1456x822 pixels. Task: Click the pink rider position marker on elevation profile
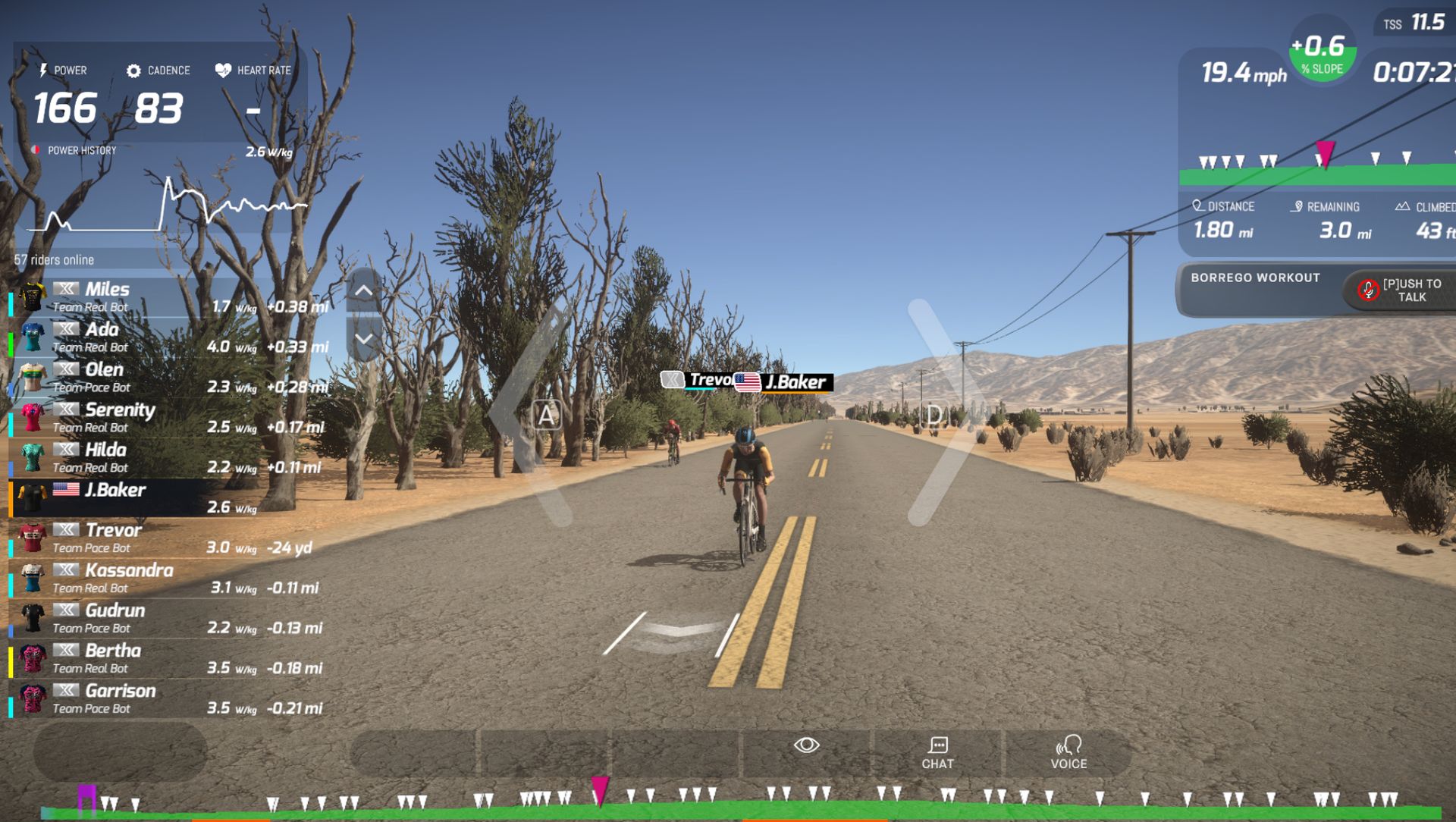coord(1324,154)
